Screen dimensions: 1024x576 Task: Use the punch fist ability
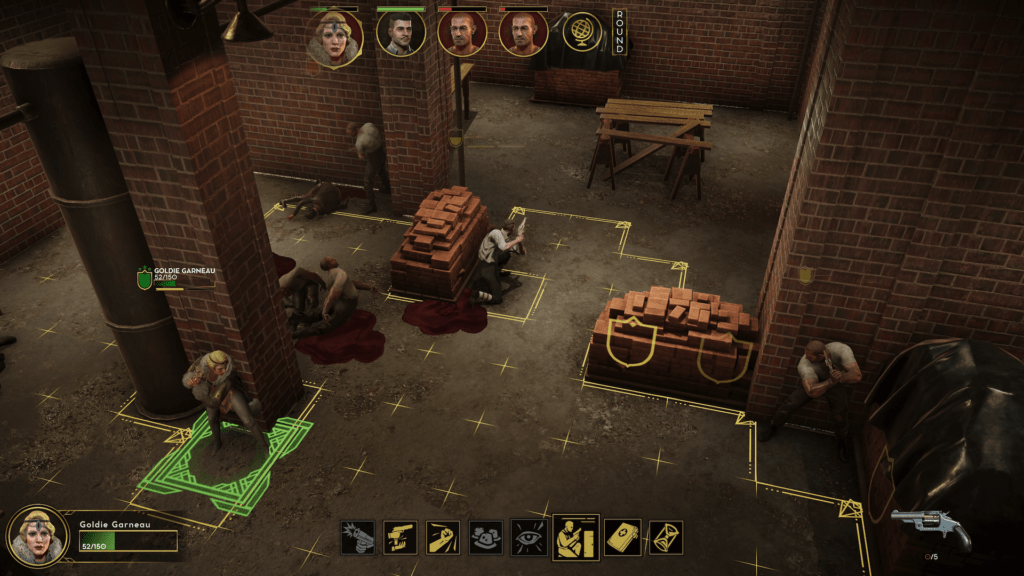(443, 537)
